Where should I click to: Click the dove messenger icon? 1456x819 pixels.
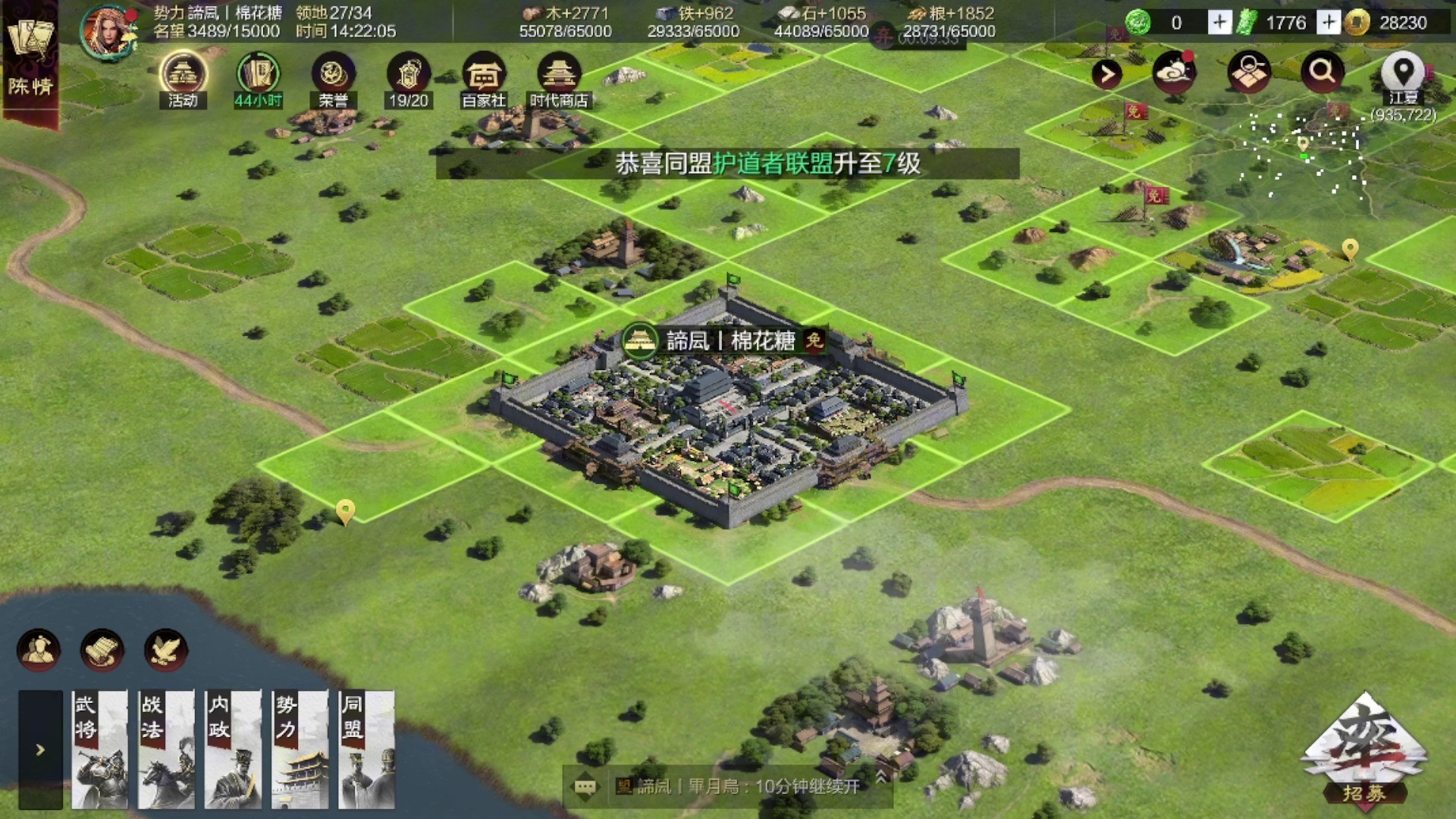165,650
